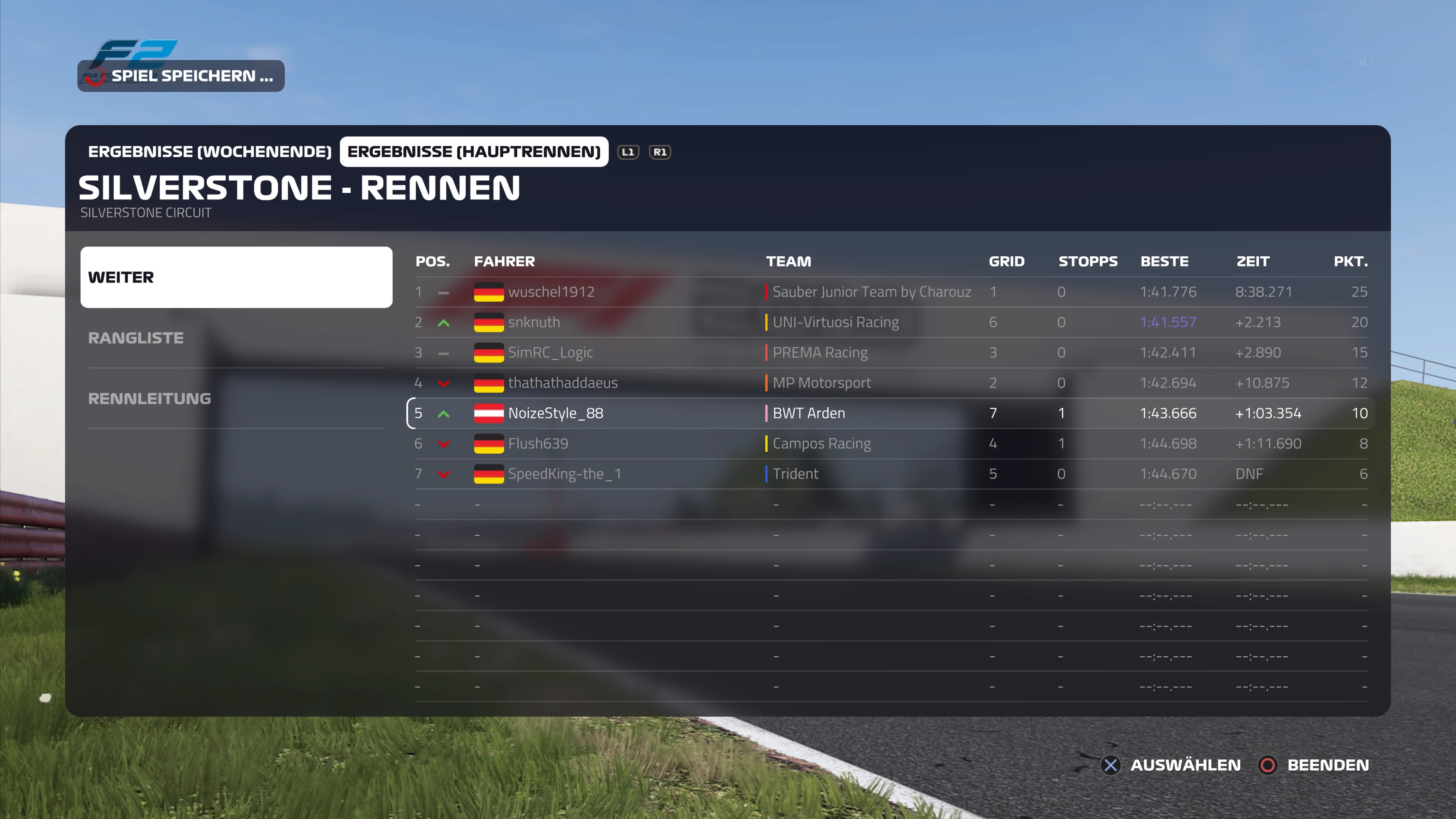The height and width of the screenshot is (819, 1456).
Task: Select the WEITER menu entry
Action: tap(236, 277)
